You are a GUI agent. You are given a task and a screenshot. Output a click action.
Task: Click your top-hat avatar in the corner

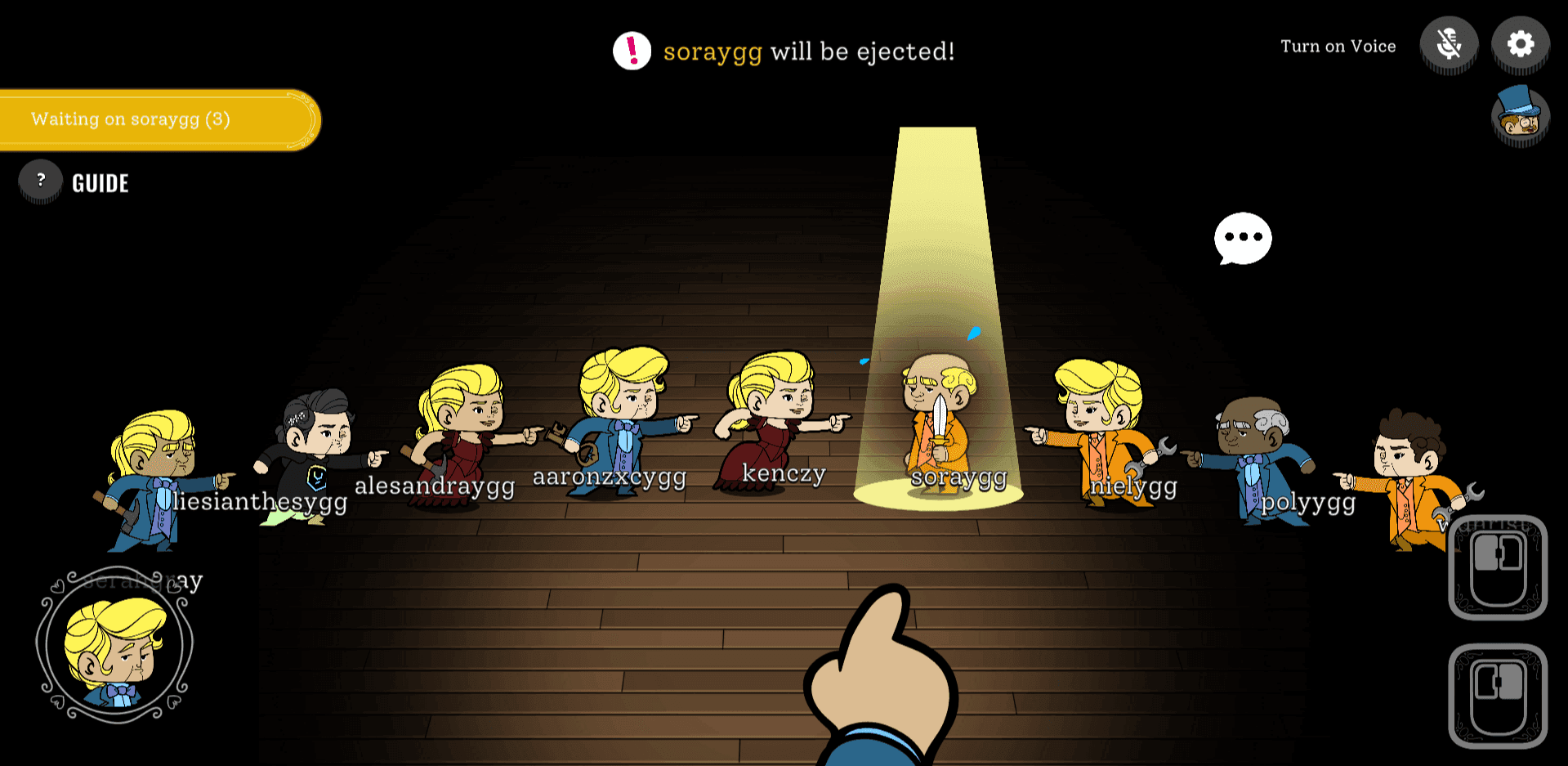point(1521,118)
